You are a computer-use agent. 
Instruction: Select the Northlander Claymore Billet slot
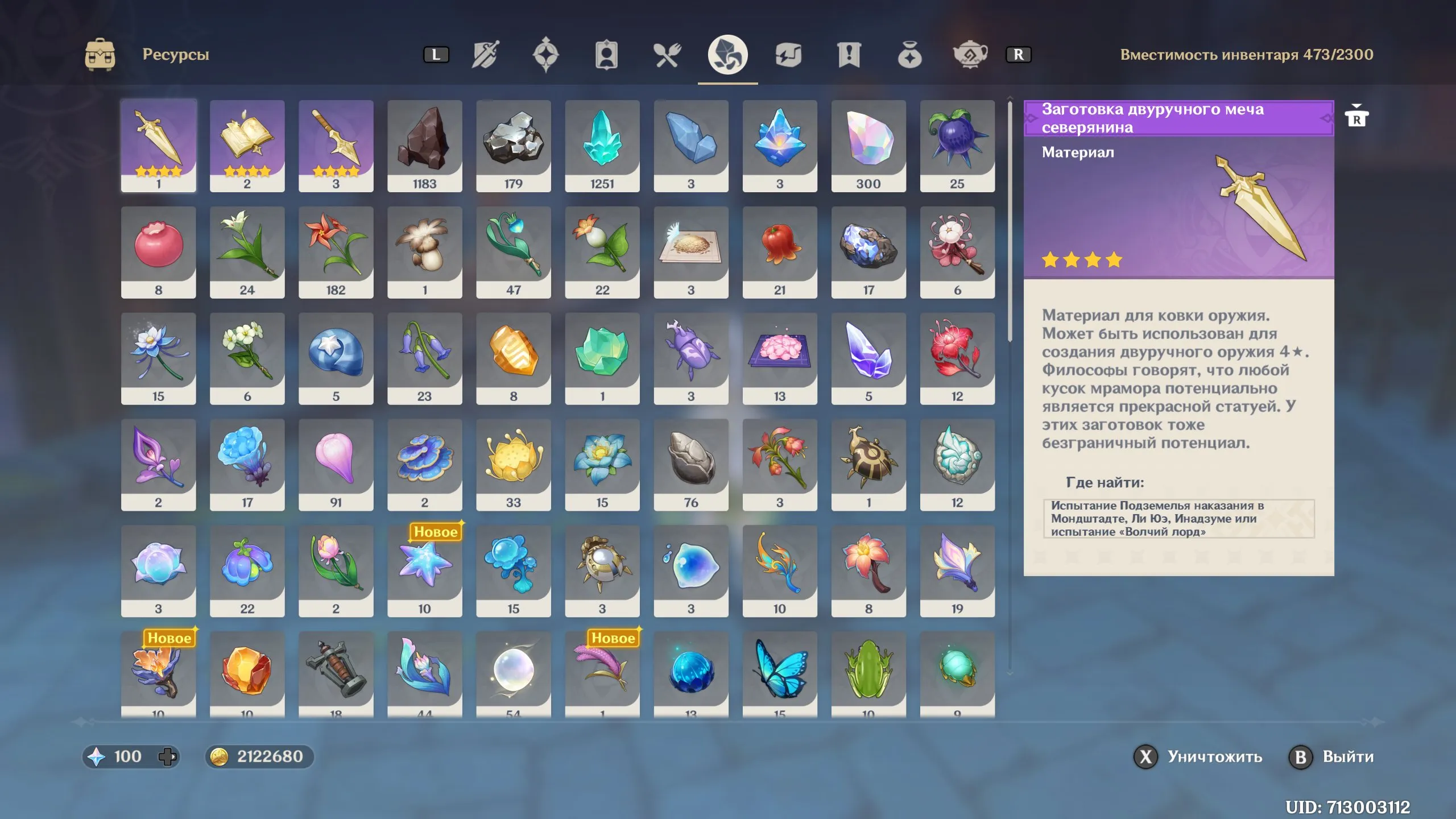pyautogui.click(x=158, y=146)
